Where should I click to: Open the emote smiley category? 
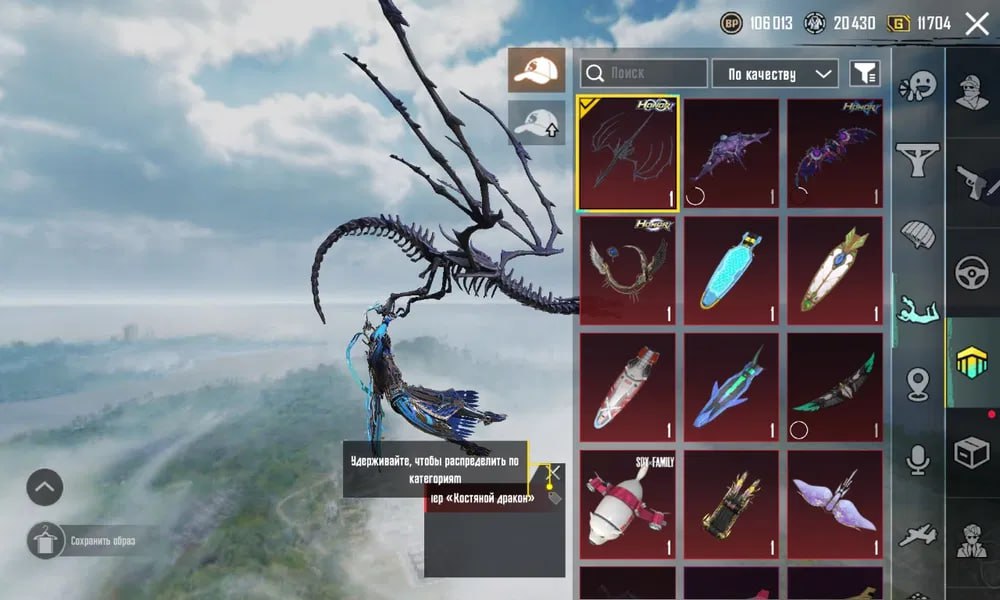click(x=917, y=84)
